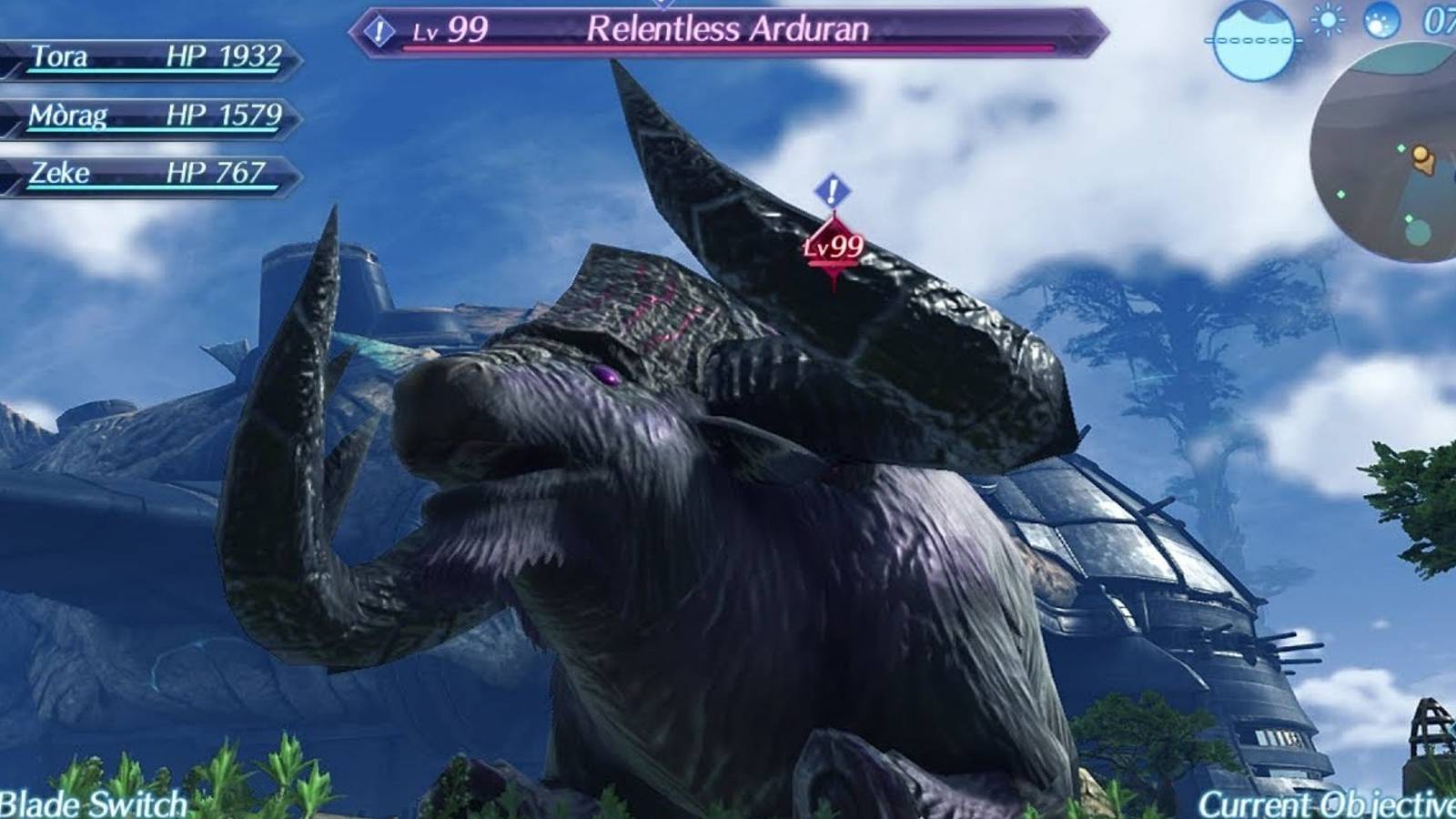The height and width of the screenshot is (819, 1456).
Task: Open the Blade Switch menu
Action: (91, 804)
